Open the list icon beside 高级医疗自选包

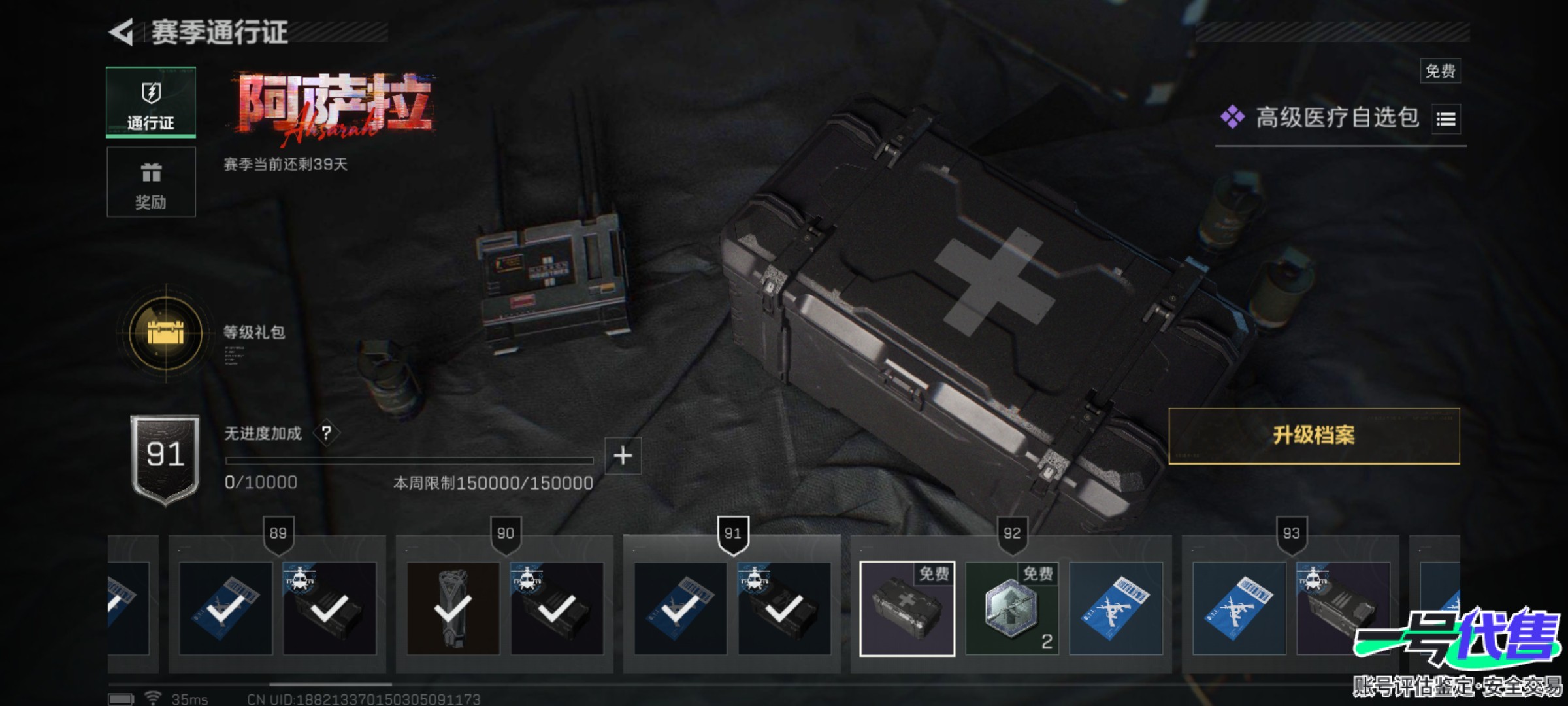point(1445,119)
